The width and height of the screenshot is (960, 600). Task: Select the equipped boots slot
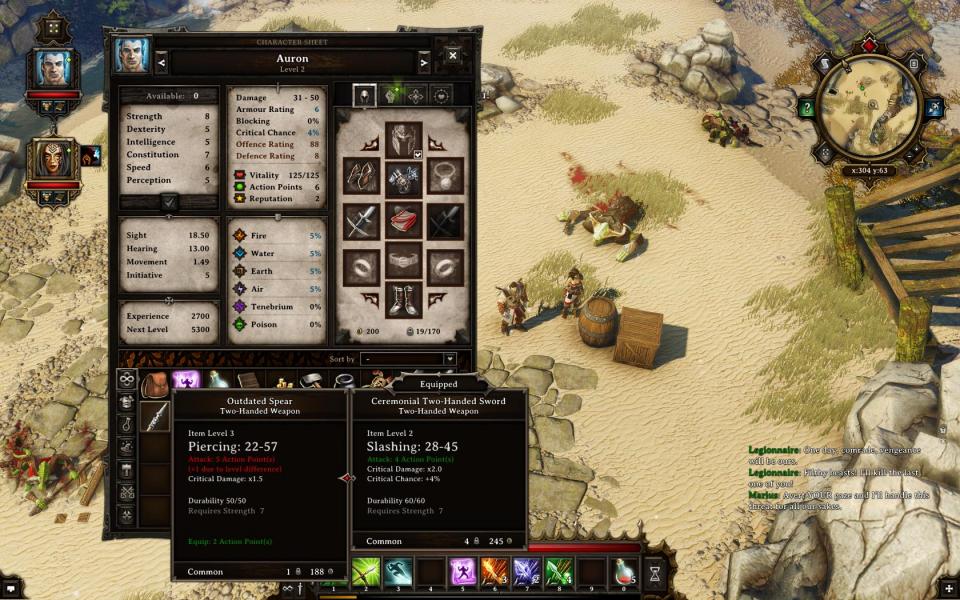pos(404,300)
